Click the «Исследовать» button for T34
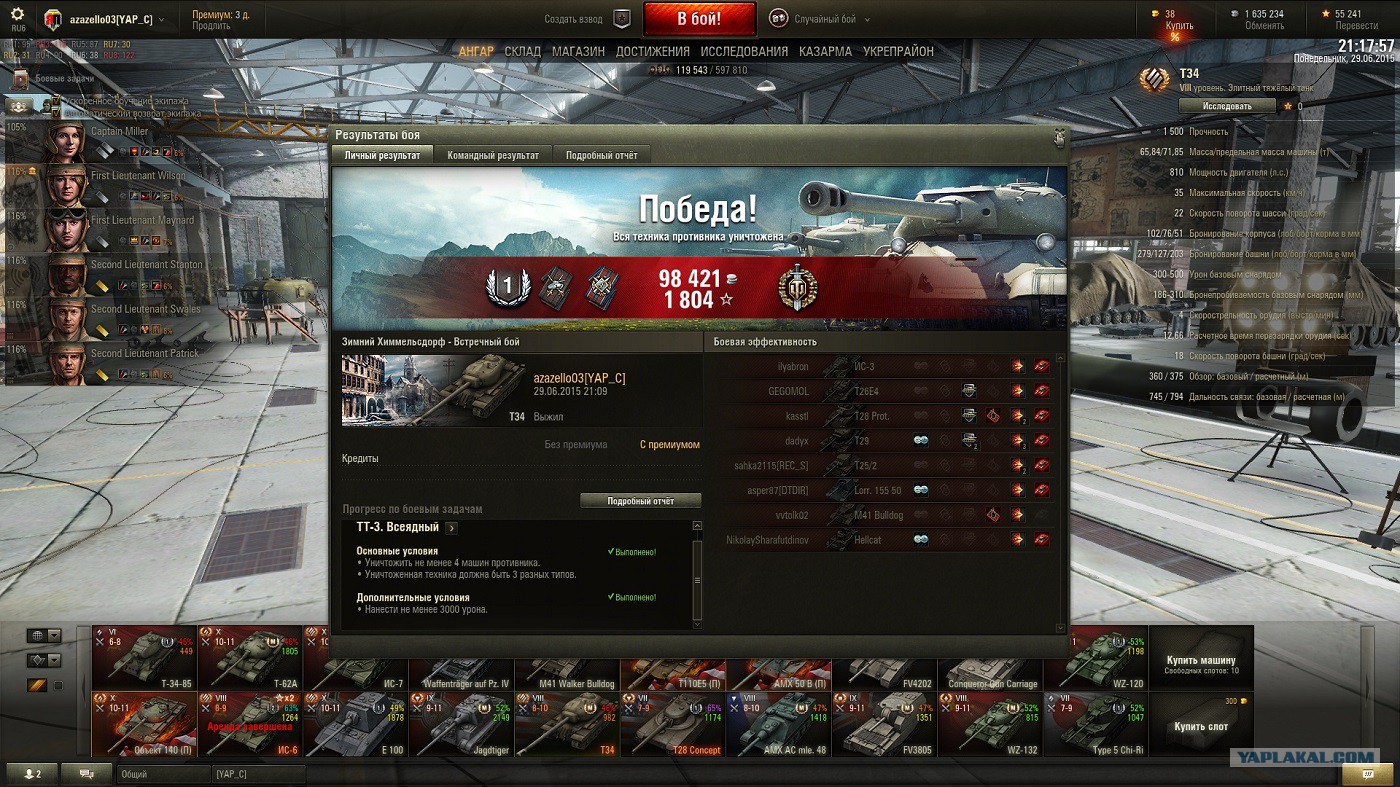 (x=1226, y=105)
